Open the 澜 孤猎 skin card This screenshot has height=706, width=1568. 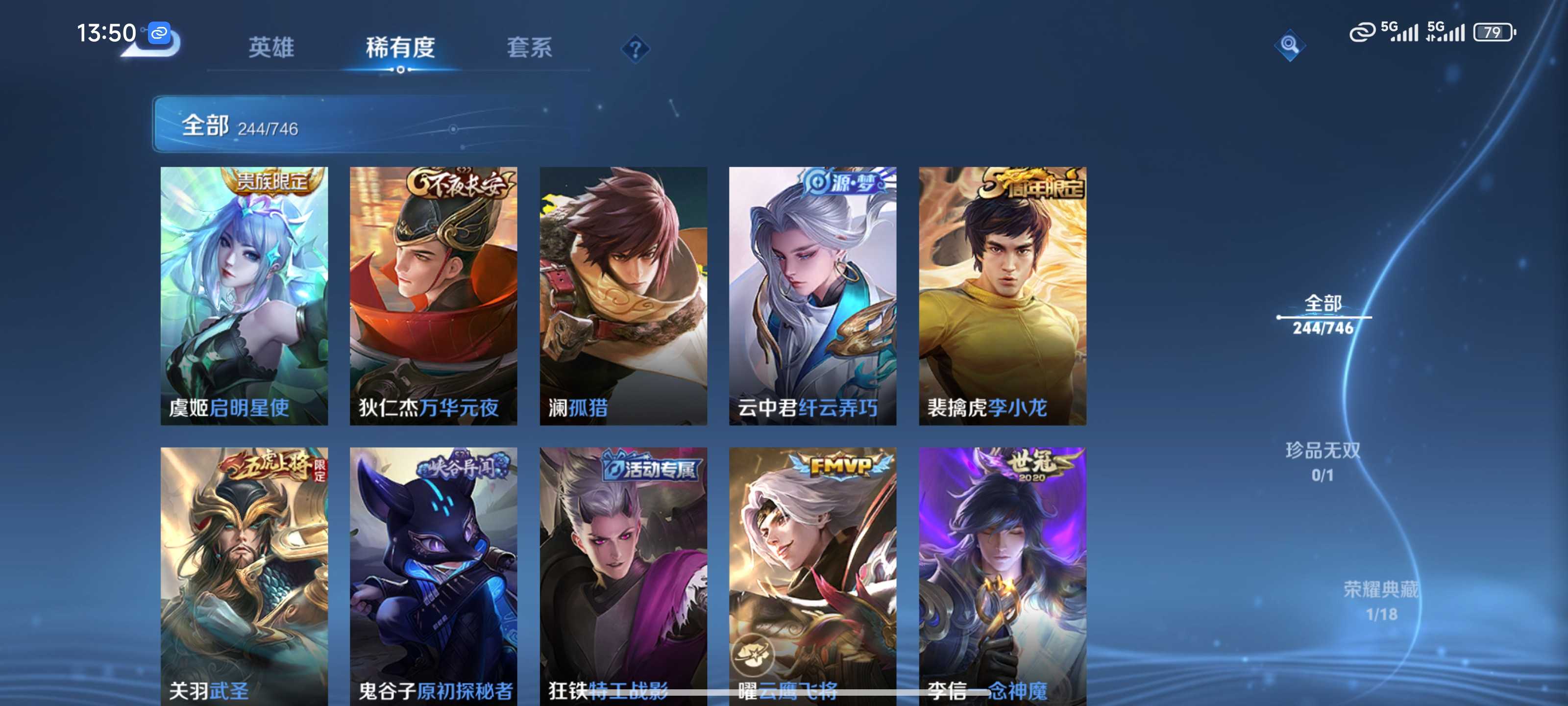[623, 296]
